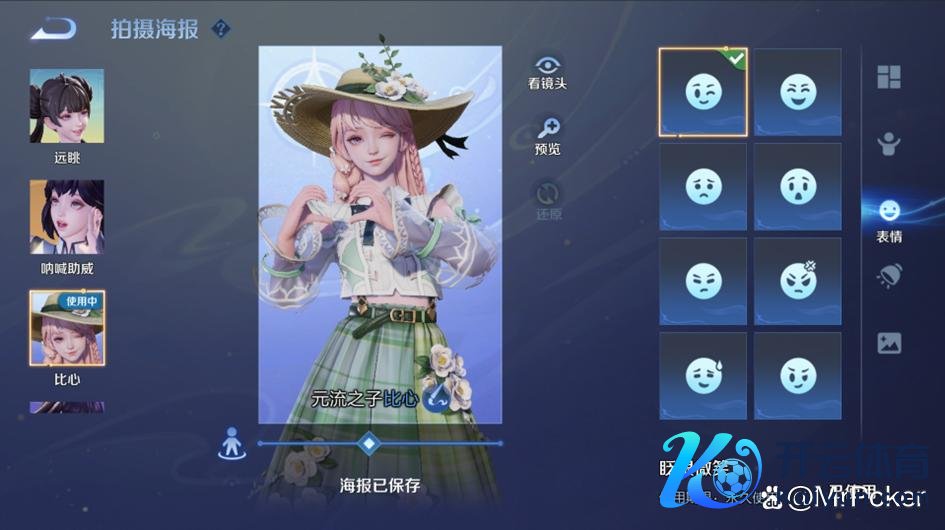Select the 比心 pose thumbnail
This screenshot has height=530, width=945.
coord(67,328)
